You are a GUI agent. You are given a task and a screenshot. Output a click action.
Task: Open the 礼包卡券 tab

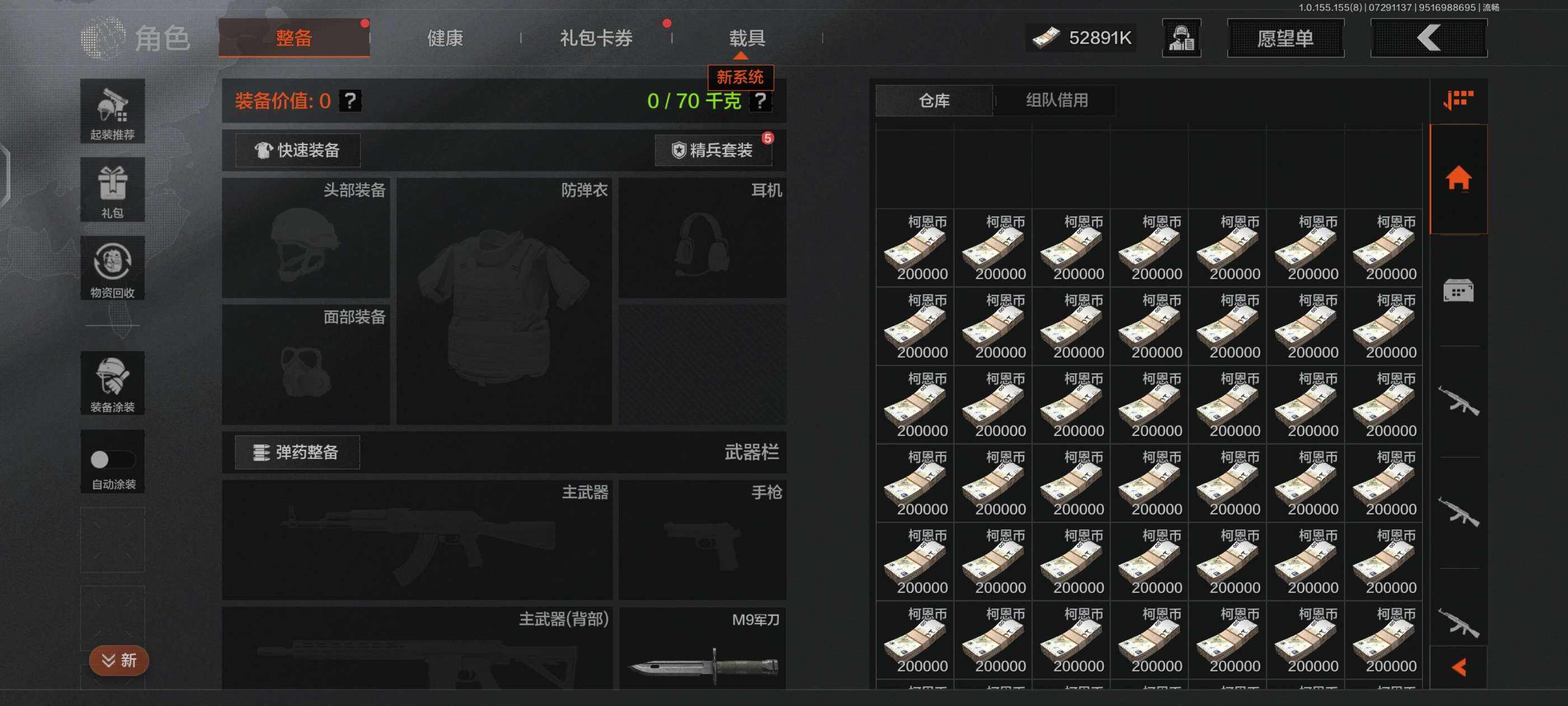click(x=596, y=38)
